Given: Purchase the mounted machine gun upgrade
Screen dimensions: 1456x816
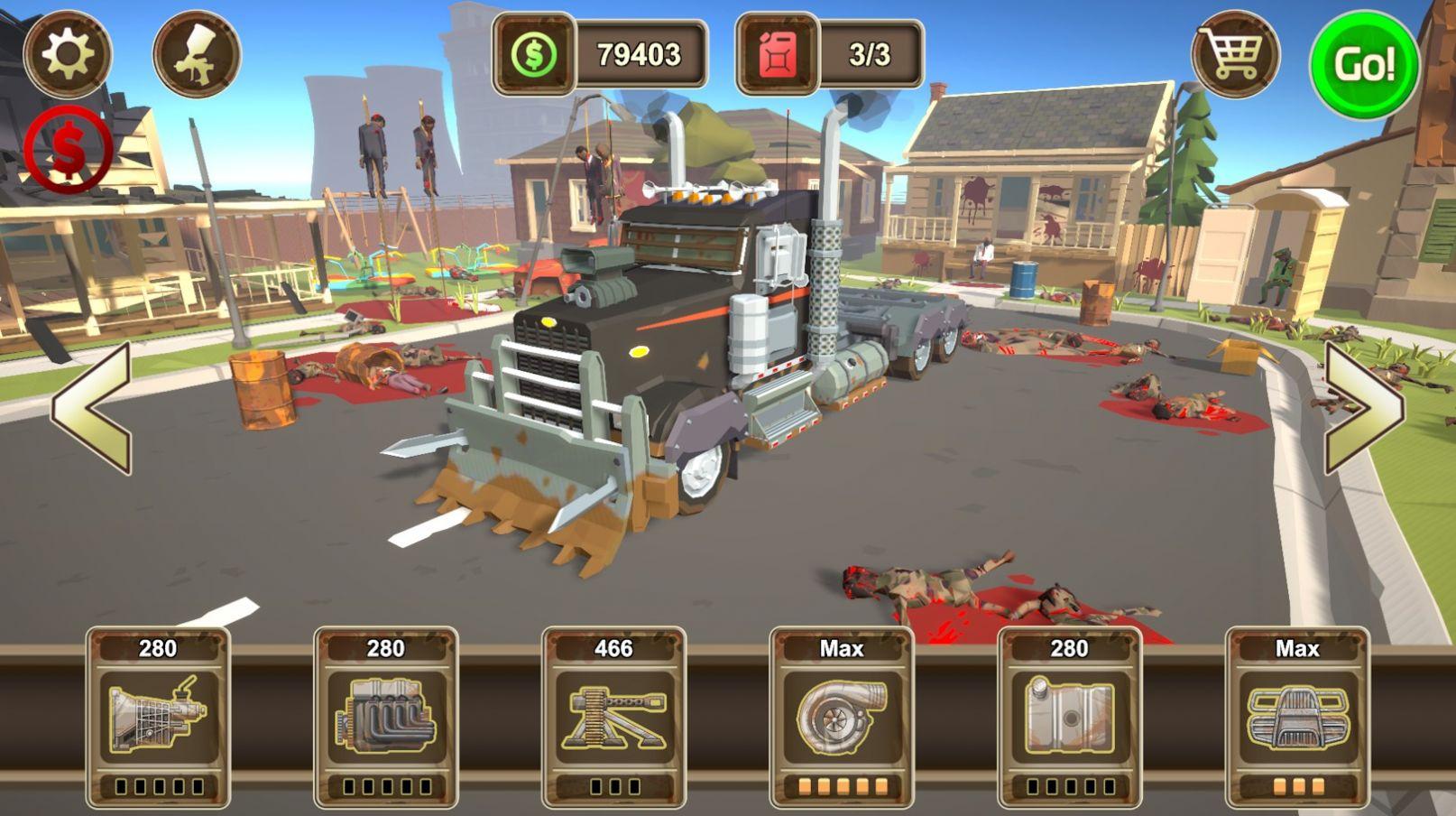Looking at the screenshot, I should (x=613, y=718).
